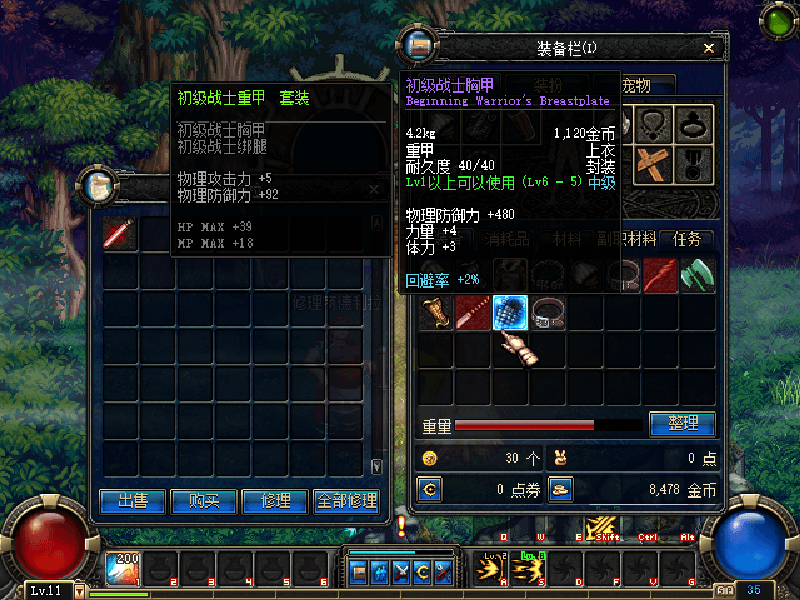Click the 点券 coupon C button
The image size is (800, 600).
coord(430,490)
